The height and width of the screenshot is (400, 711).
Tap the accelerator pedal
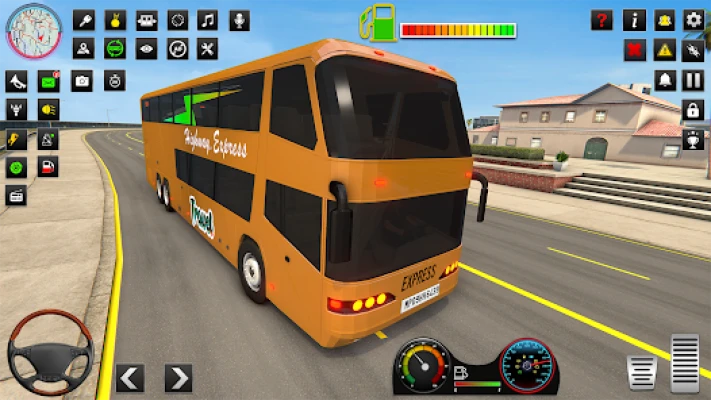point(685,362)
